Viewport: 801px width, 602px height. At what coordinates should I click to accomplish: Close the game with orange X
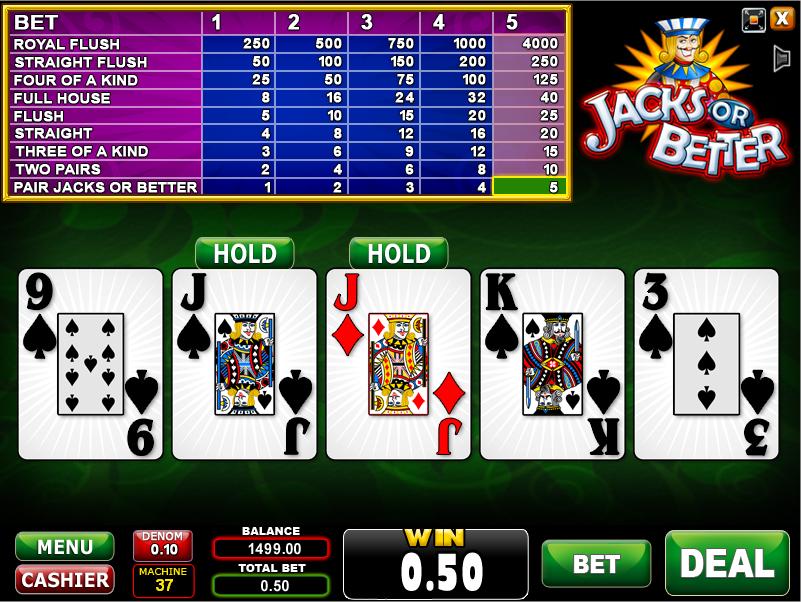[x=781, y=18]
